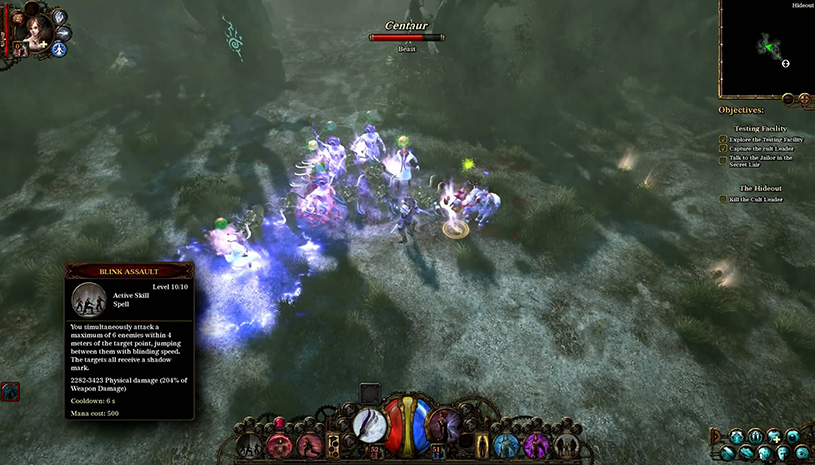The height and width of the screenshot is (465, 815).
Task: Zoom out the minimap with minus button
Action: [788, 99]
